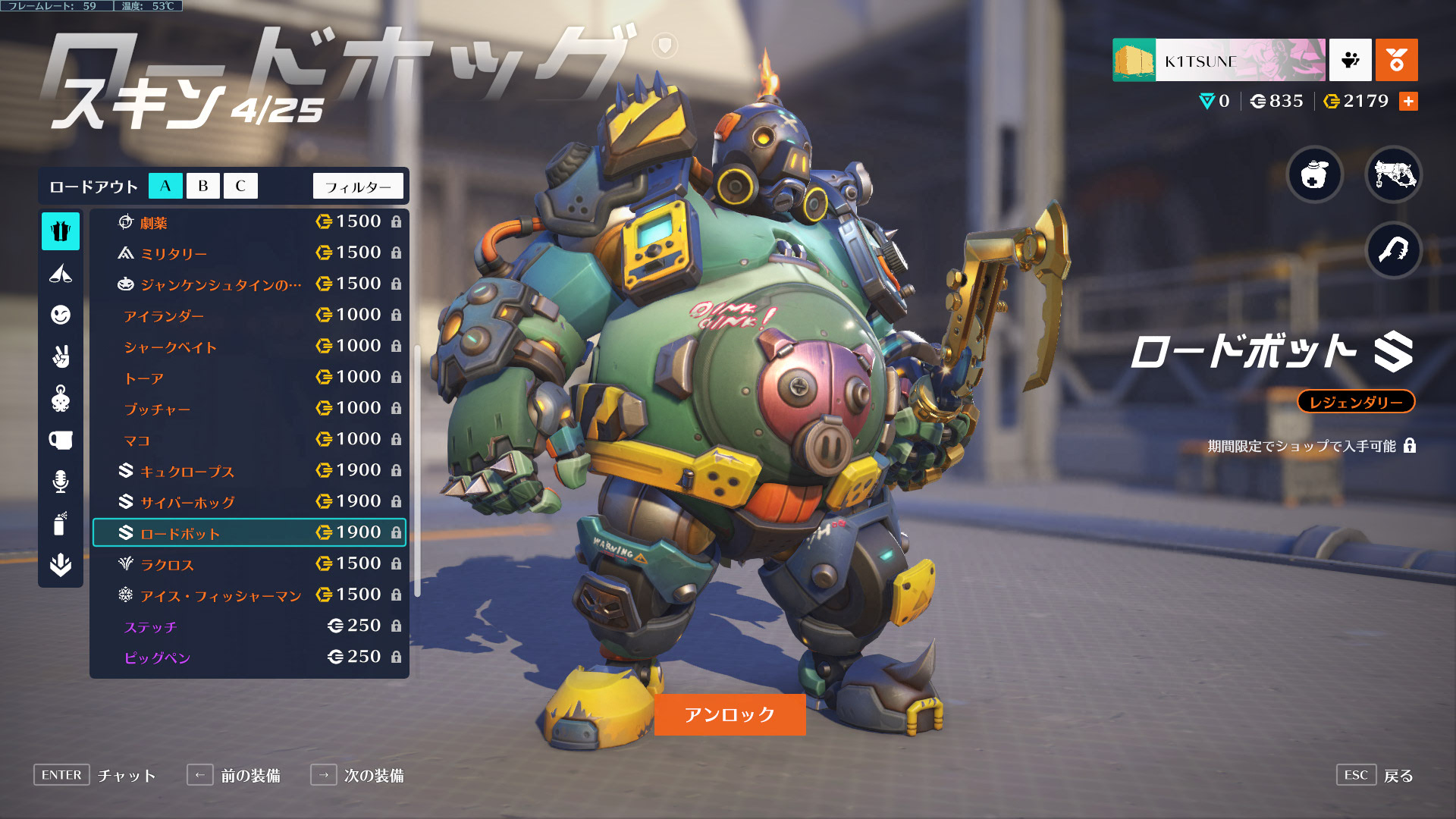
Task: Open the emote smiley face category
Action: click(61, 315)
